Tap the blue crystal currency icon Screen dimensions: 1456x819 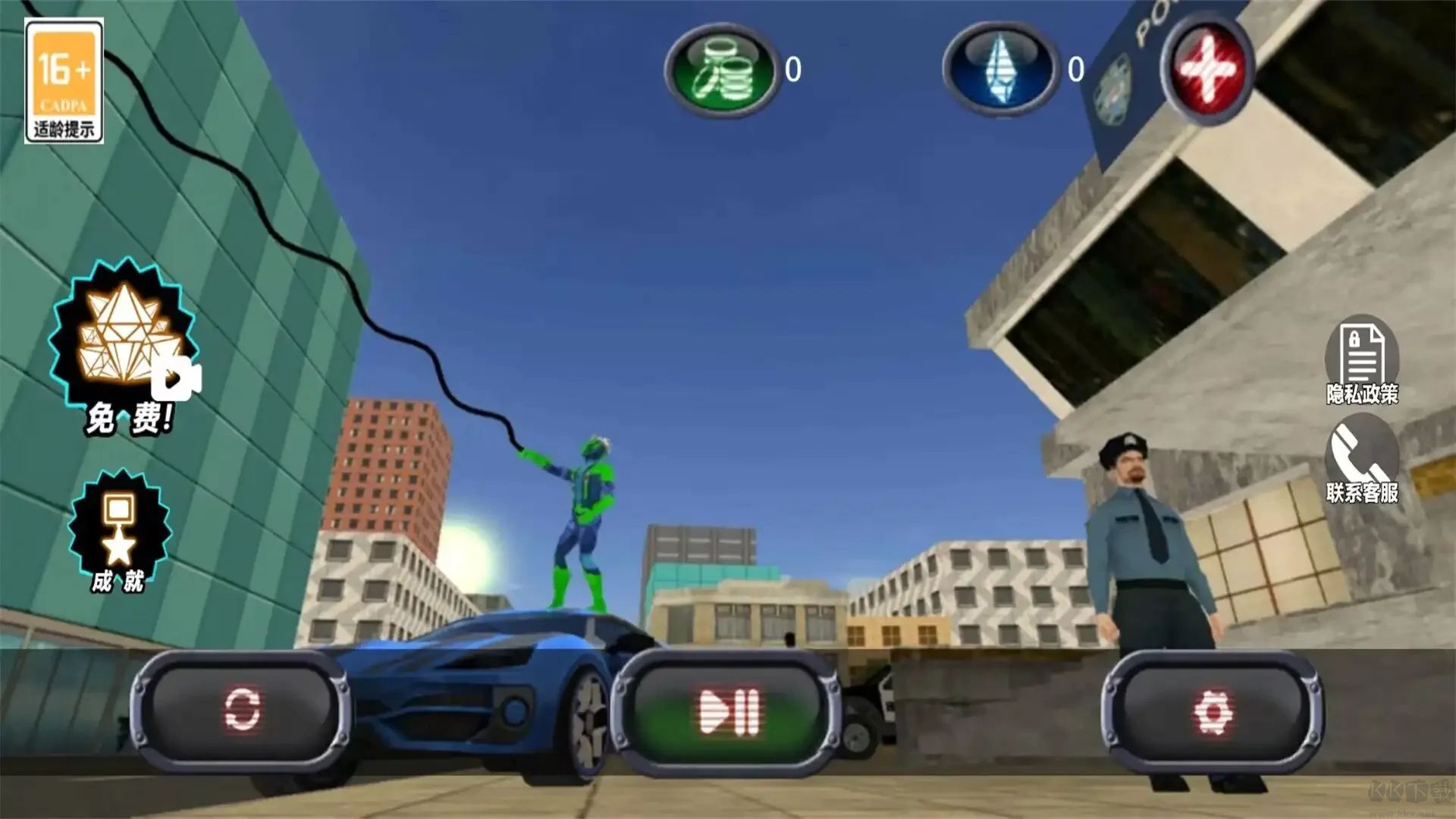coord(1001,70)
